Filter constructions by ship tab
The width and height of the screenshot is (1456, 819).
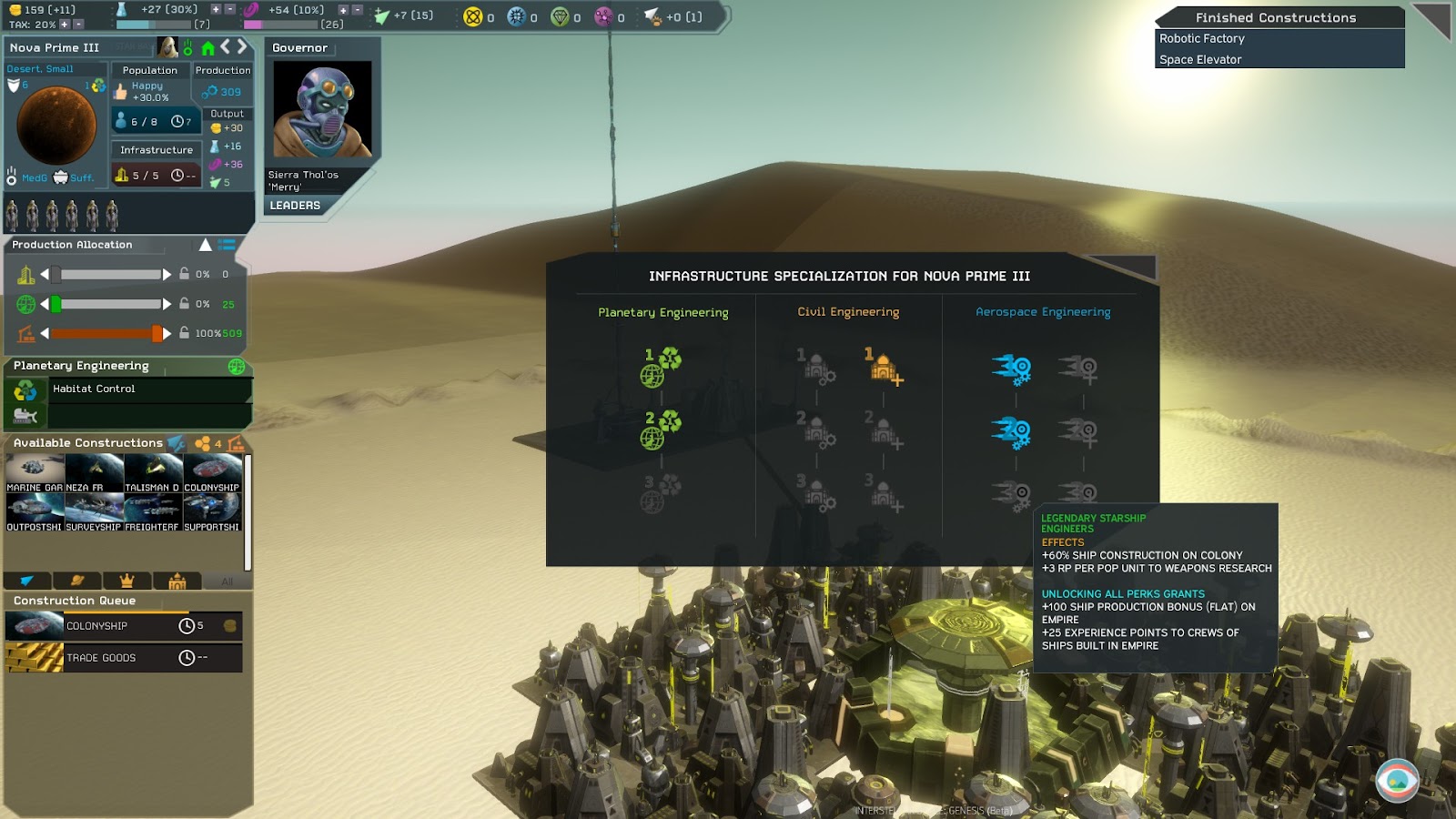point(27,581)
